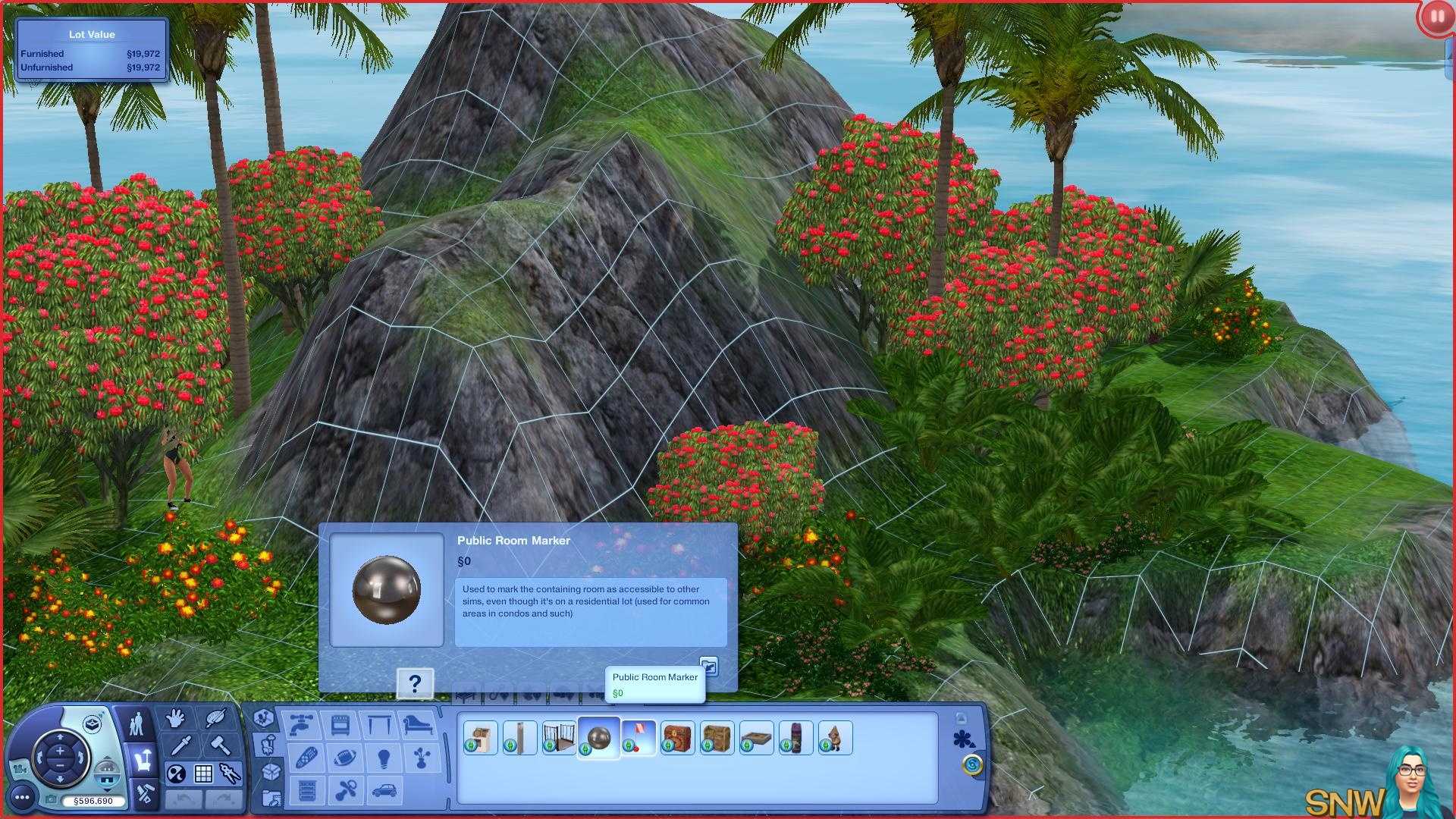
Task: Select the wooden gate item
Action: 560,738
